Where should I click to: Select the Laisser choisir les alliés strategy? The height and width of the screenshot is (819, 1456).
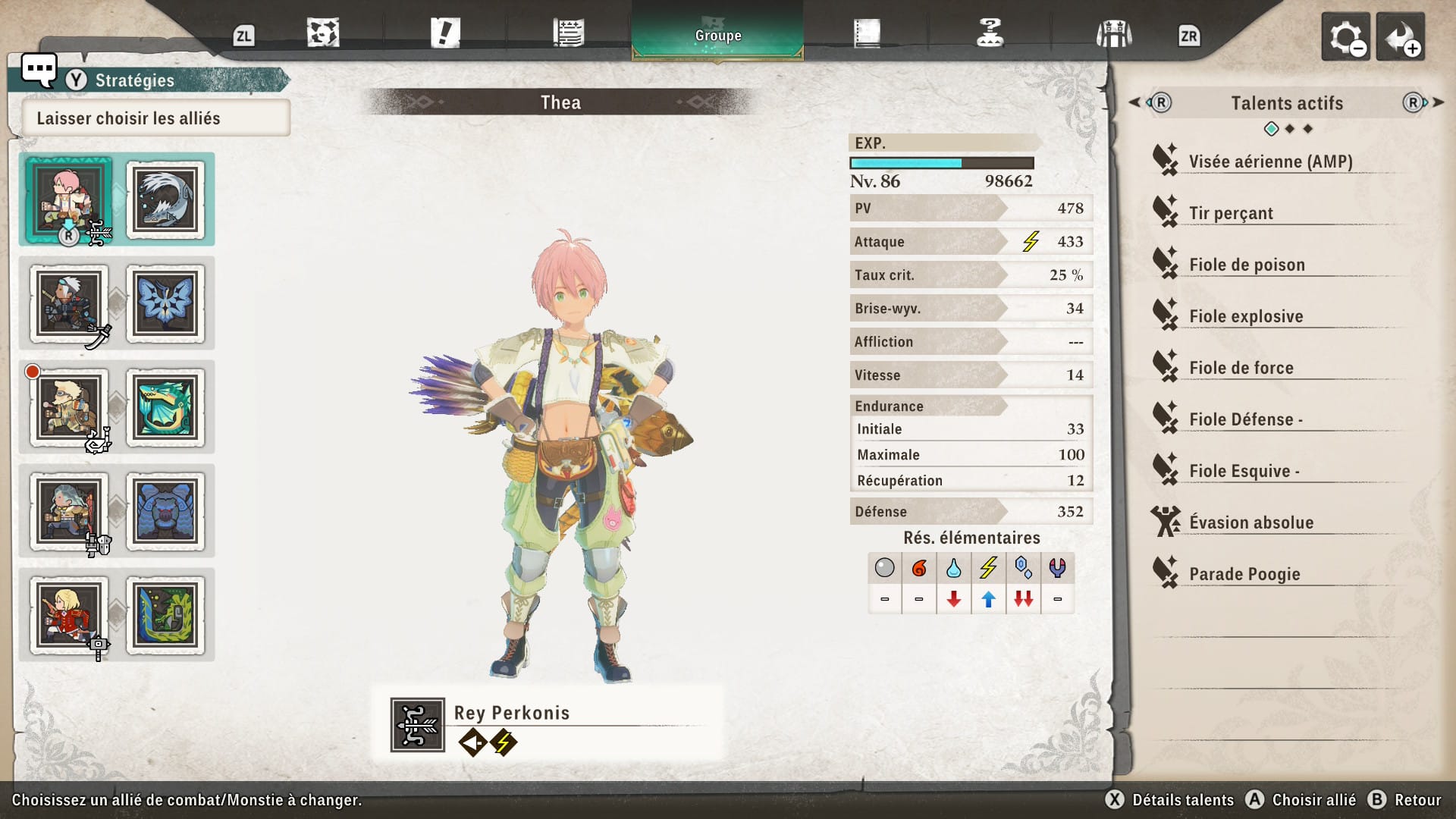coord(155,118)
